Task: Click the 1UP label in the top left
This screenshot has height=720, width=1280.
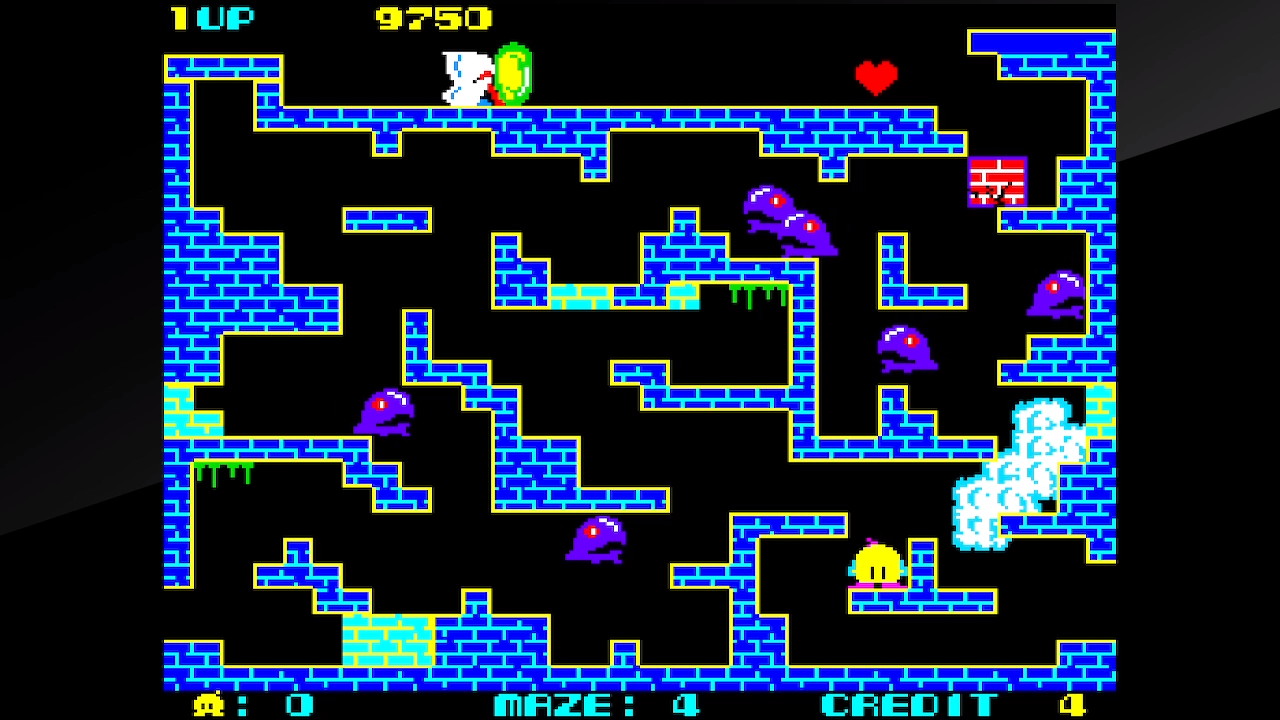Action: pyautogui.click(x=213, y=17)
